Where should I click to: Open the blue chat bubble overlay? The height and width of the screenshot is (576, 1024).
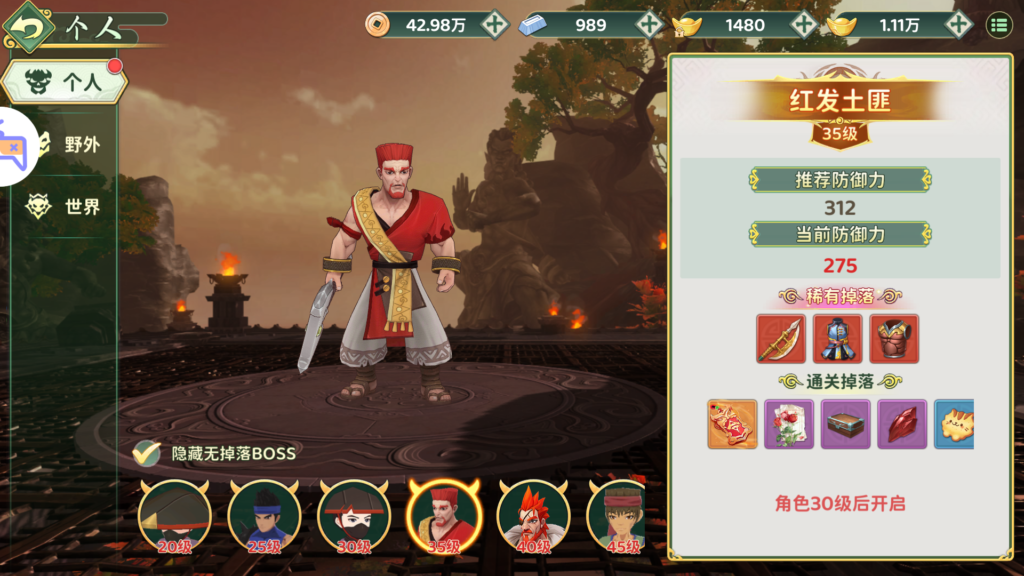pos(12,147)
